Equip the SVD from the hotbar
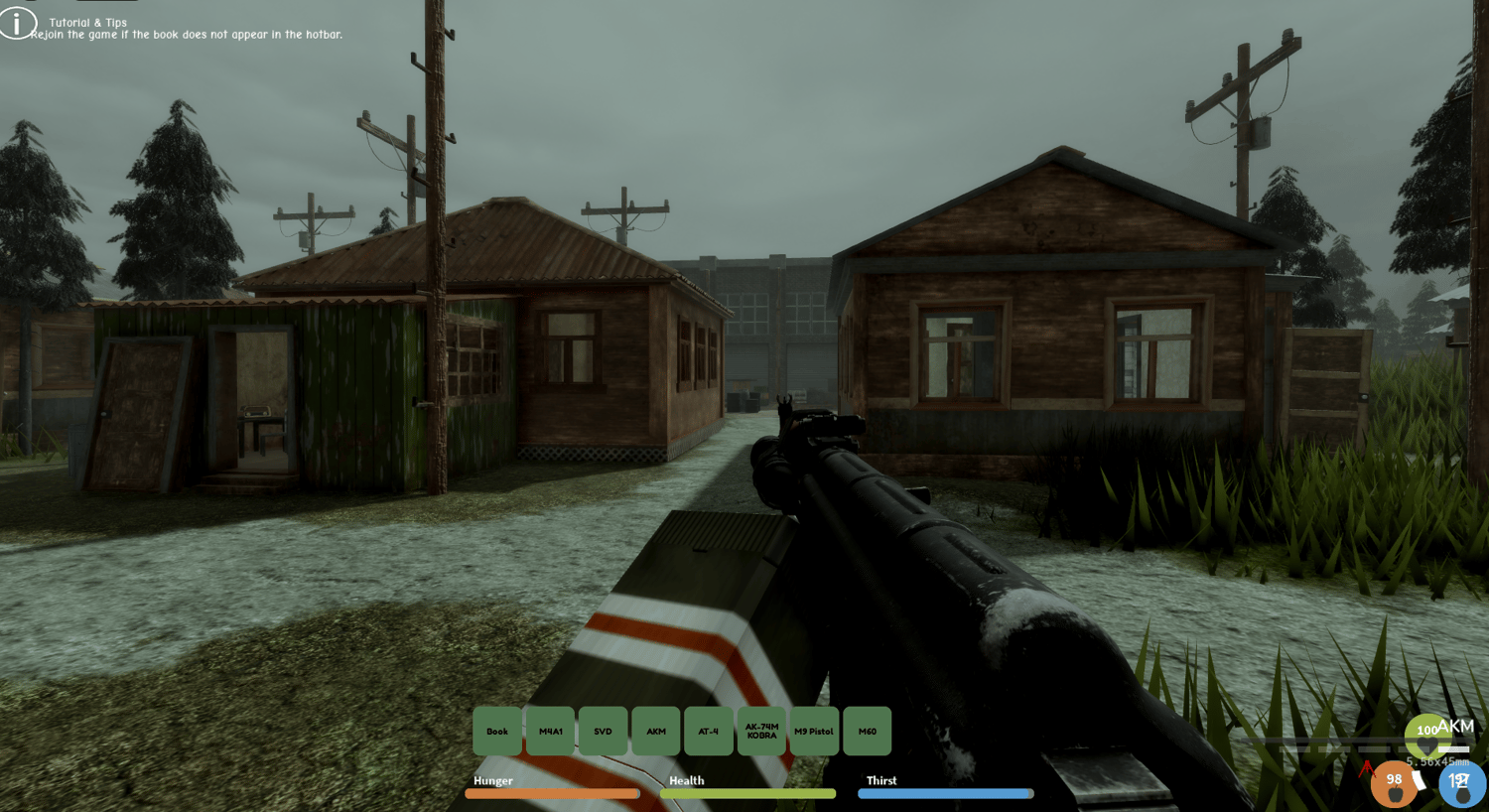The width and height of the screenshot is (1489, 812). 603,731
